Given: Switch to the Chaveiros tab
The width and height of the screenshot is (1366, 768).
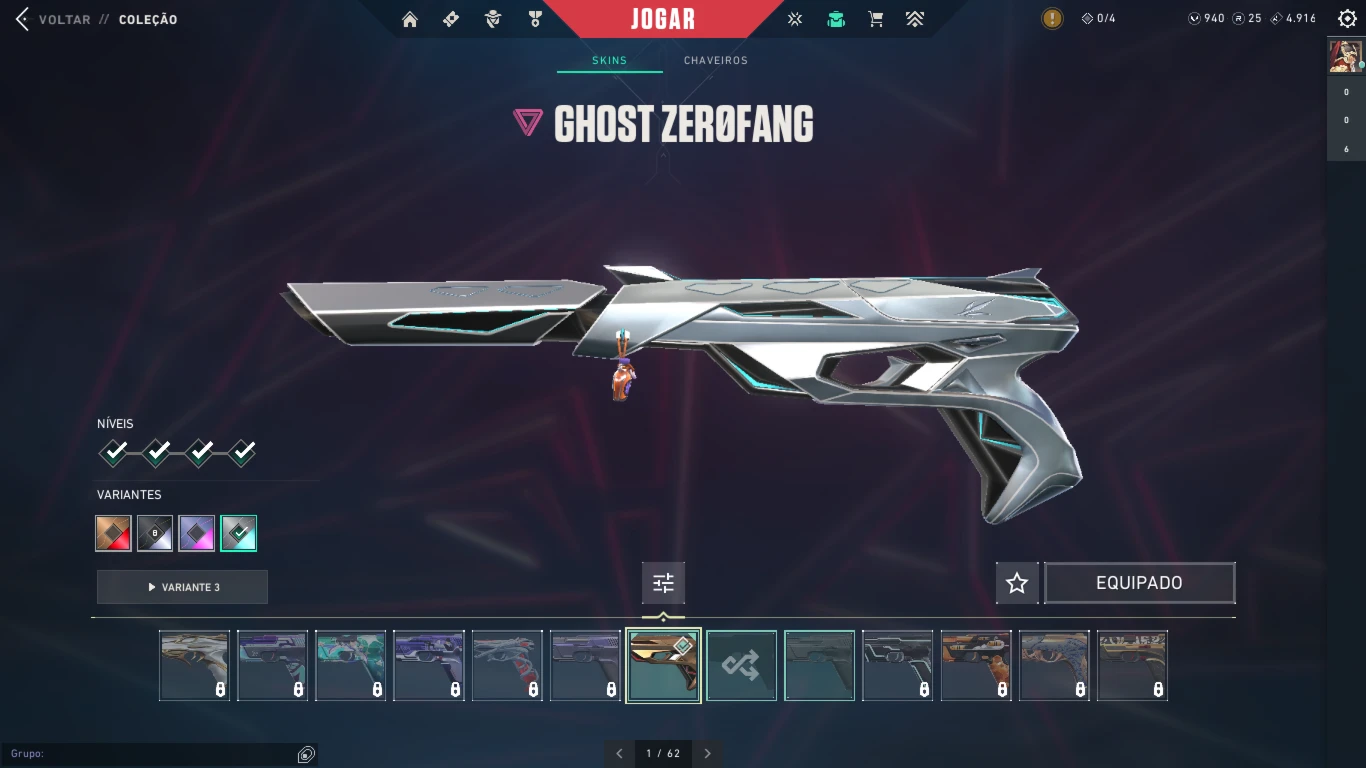Looking at the screenshot, I should pyautogui.click(x=715, y=60).
